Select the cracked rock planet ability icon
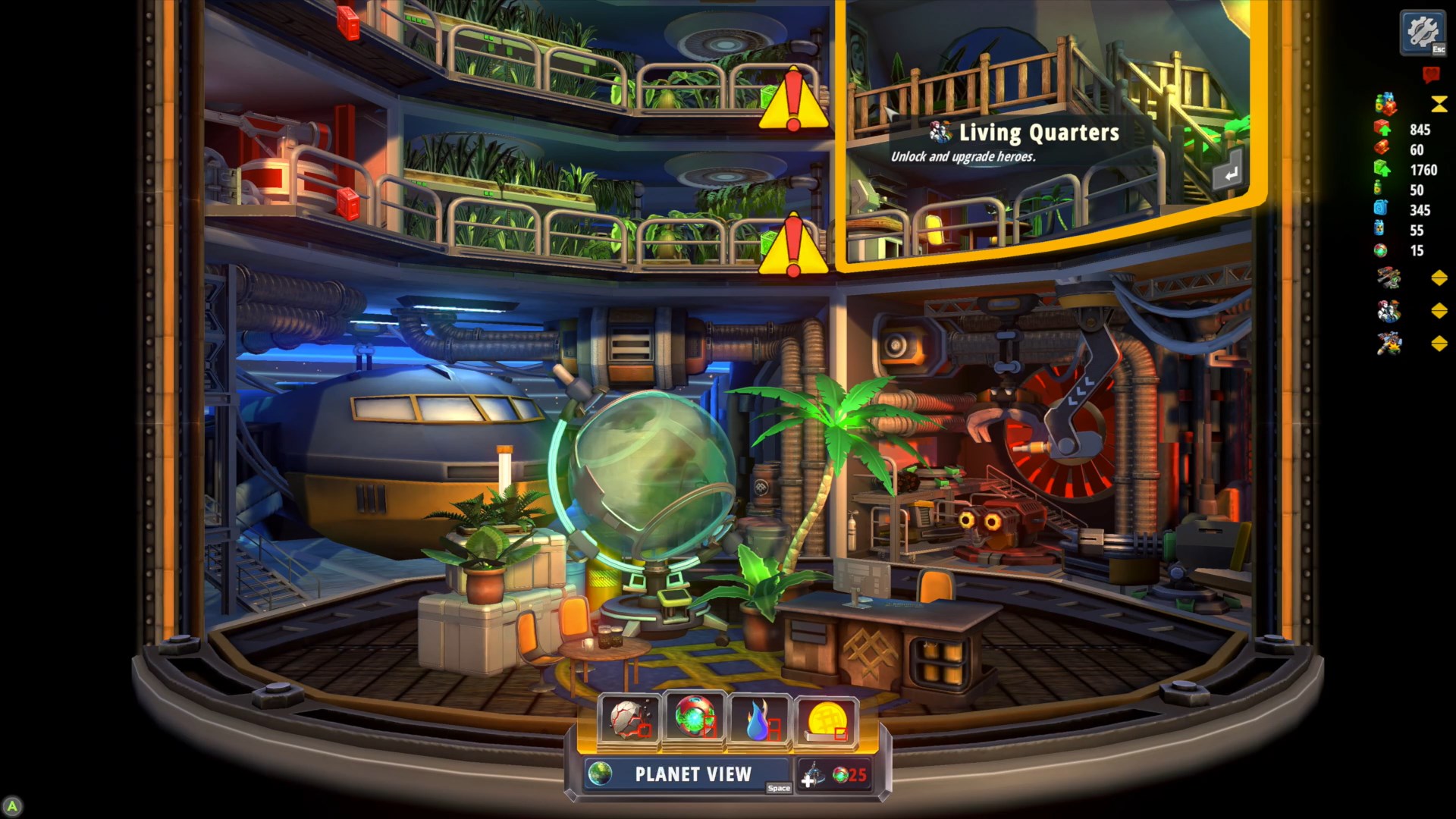1456x819 pixels. [x=629, y=719]
